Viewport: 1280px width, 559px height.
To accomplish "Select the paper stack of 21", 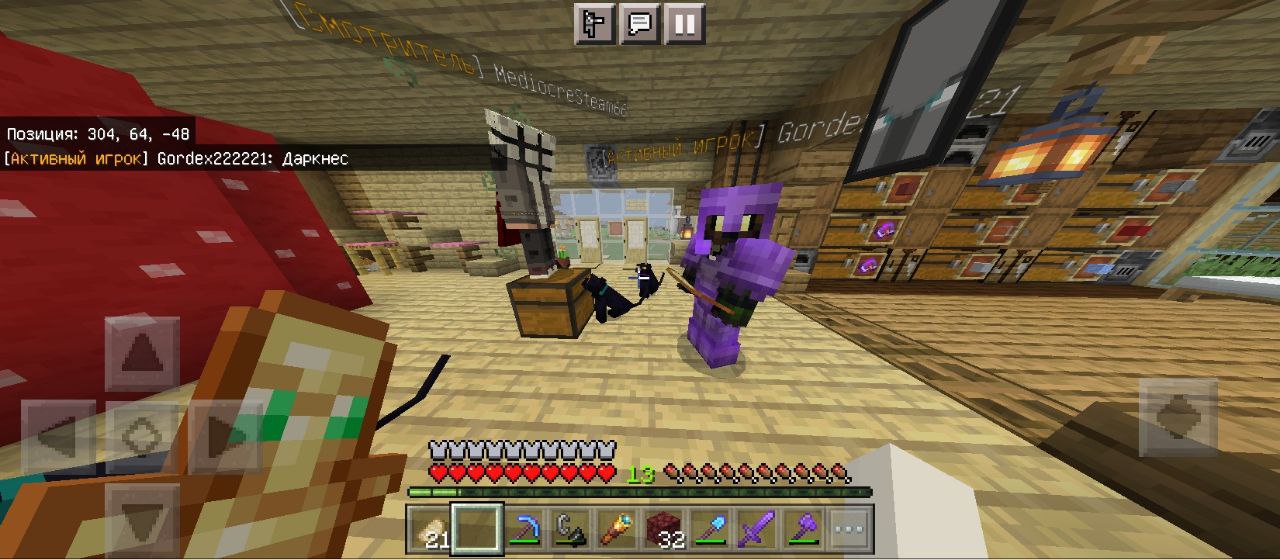I will tap(430, 529).
